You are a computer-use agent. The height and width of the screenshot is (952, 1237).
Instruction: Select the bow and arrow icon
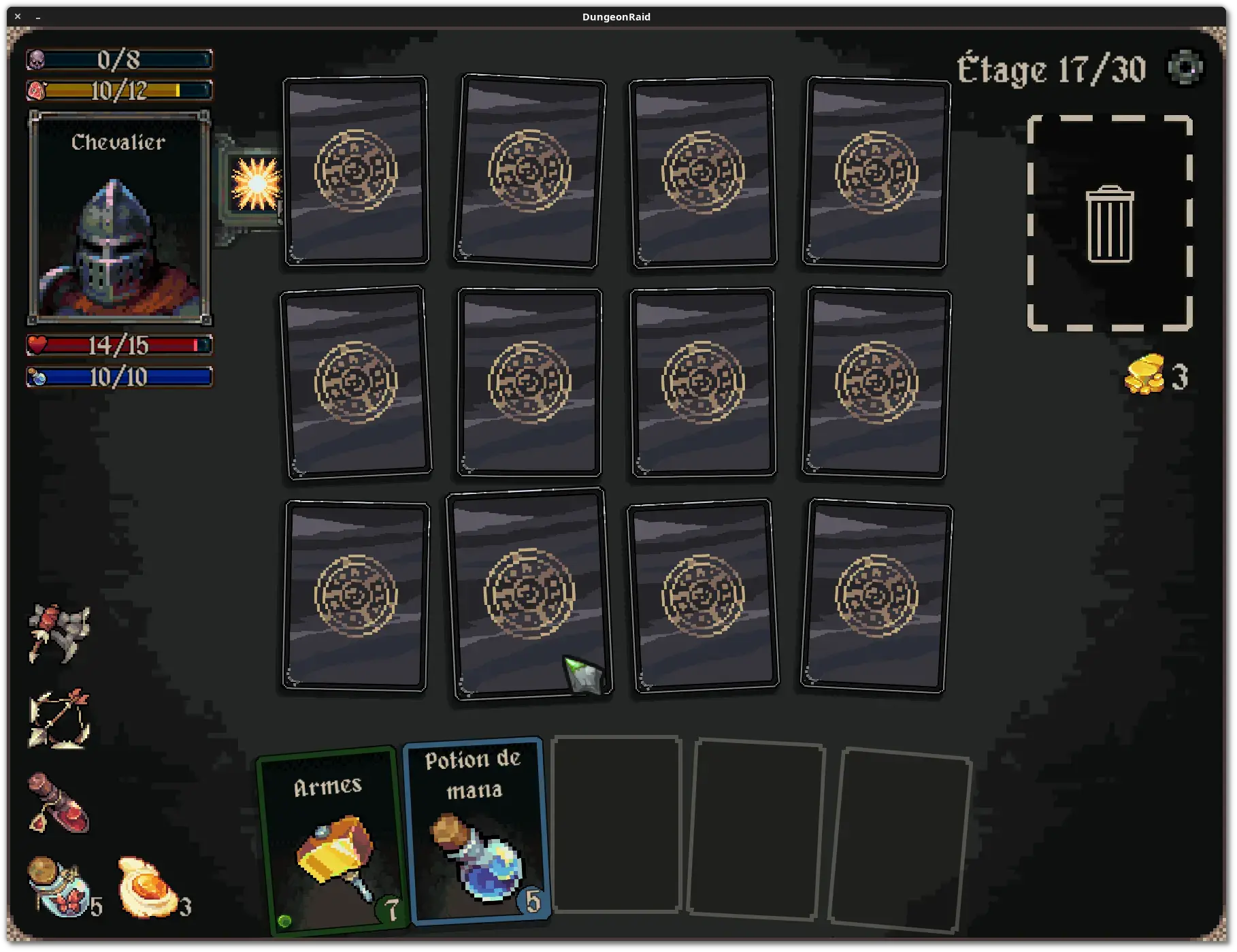pyautogui.click(x=59, y=719)
